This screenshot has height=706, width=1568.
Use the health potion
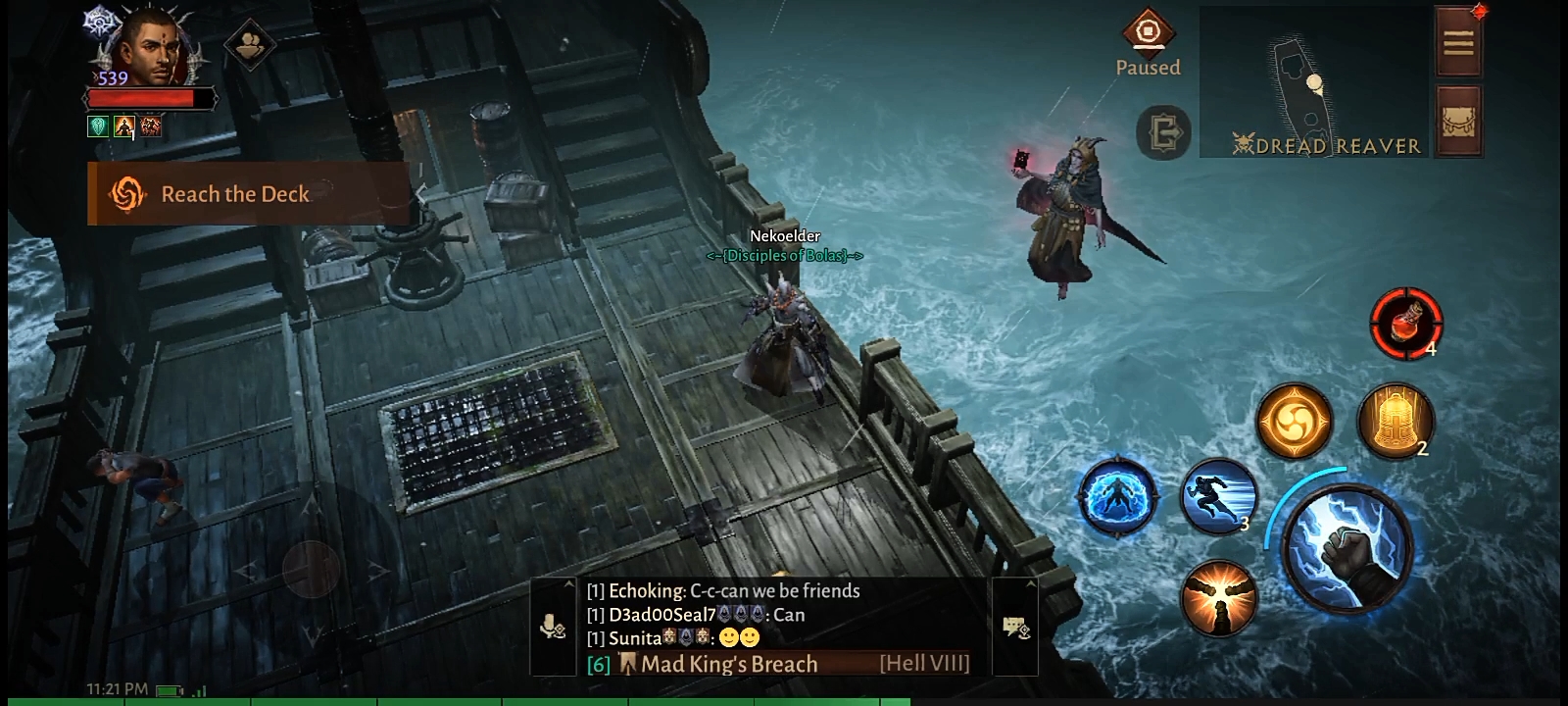coord(1405,323)
